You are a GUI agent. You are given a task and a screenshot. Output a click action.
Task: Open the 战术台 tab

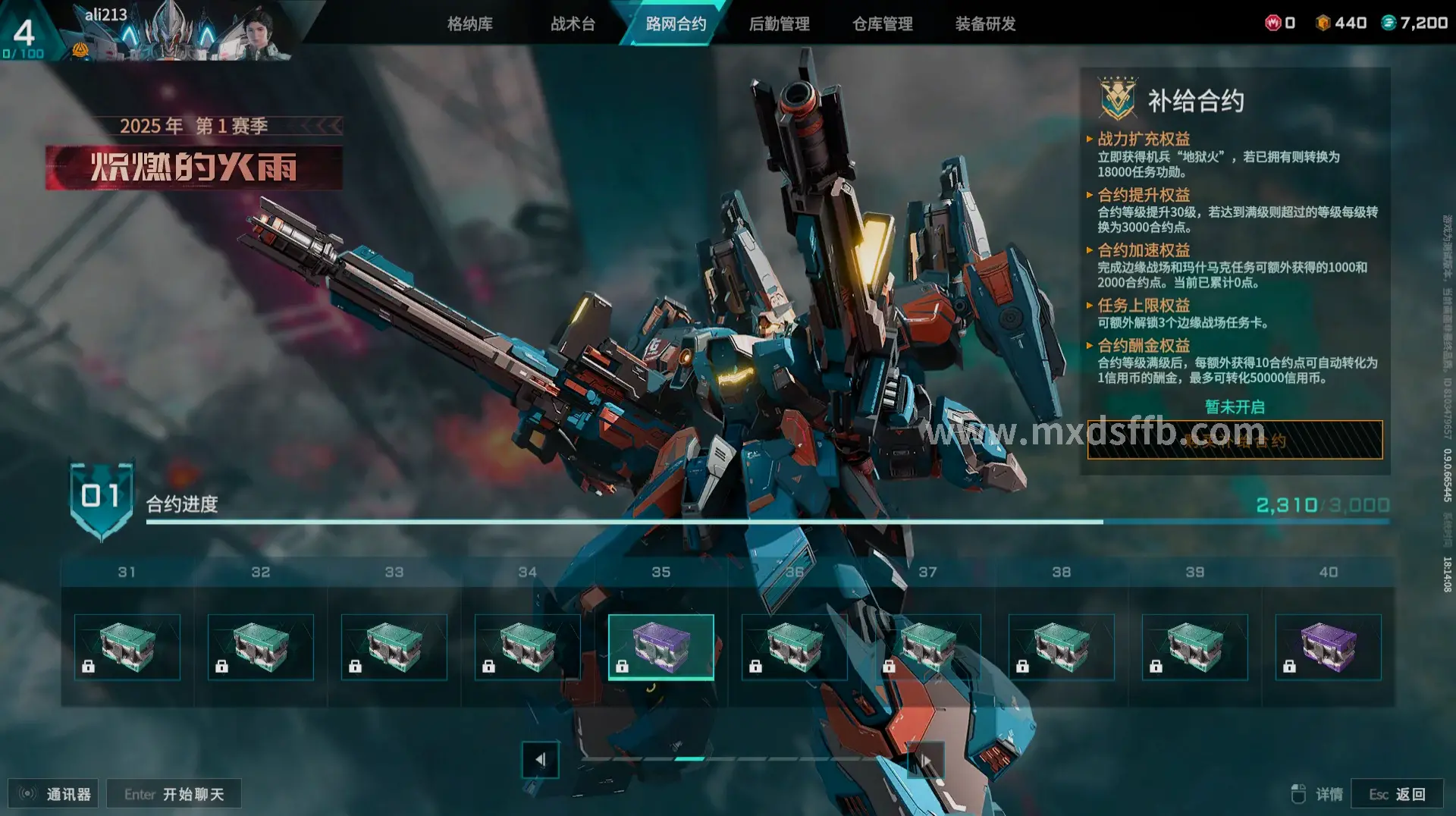pyautogui.click(x=573, y=24)
